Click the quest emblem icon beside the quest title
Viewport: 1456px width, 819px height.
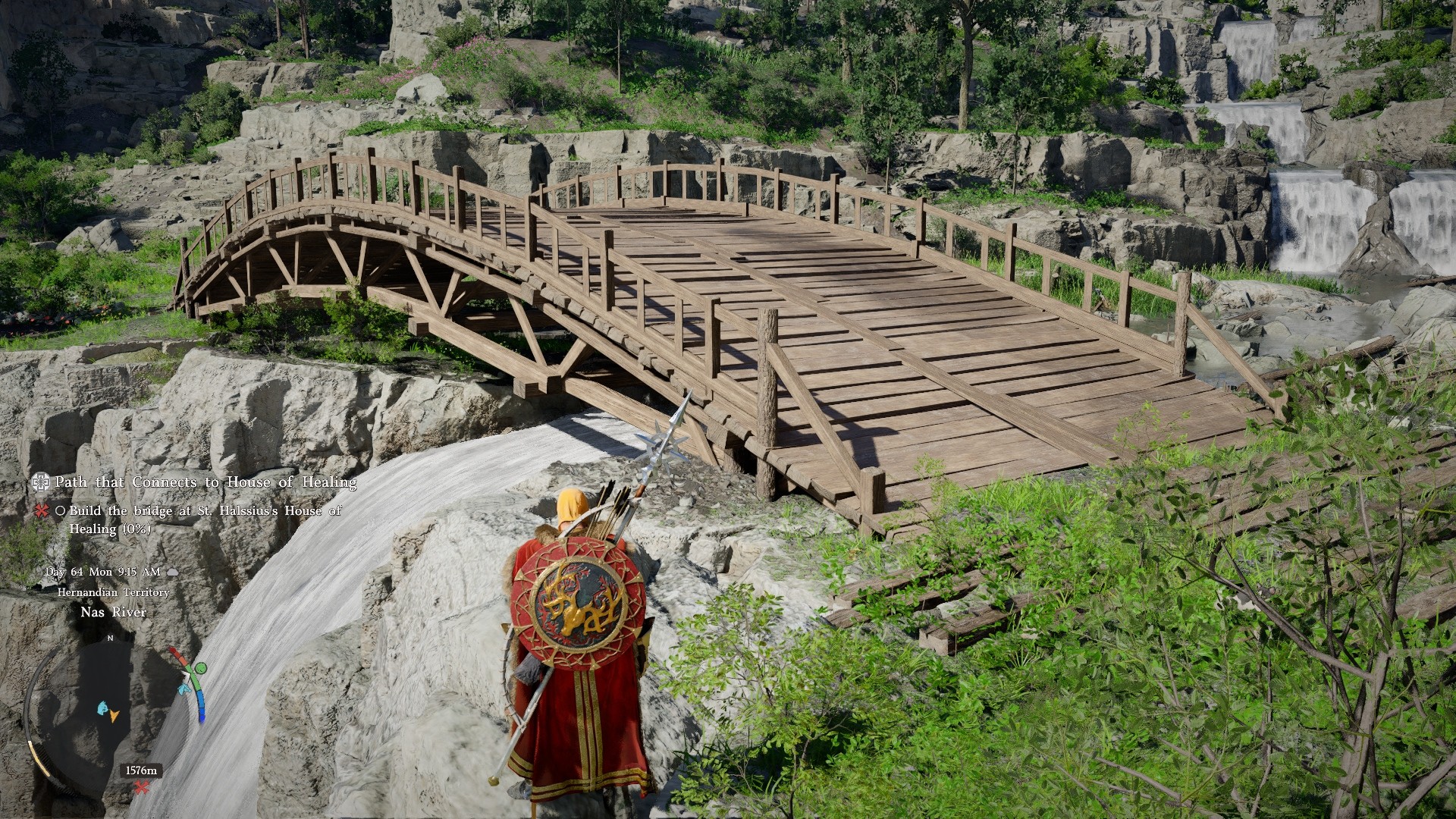(41, 482)
